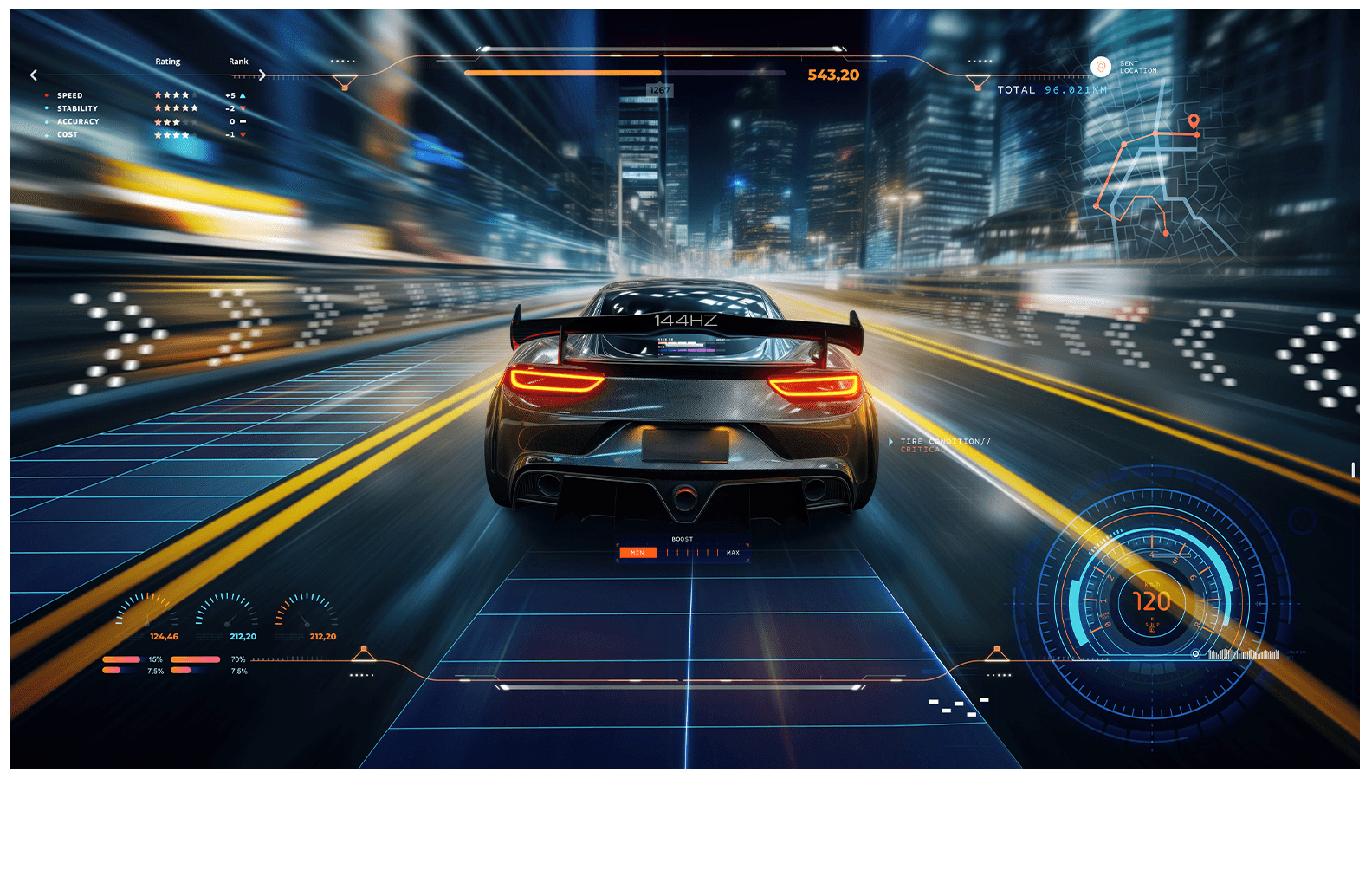Image resolution: width=1372 pixels, height=889 pixels.
Task: Click the blue dot icon next to STABILITY
Action: pos(46,107)
